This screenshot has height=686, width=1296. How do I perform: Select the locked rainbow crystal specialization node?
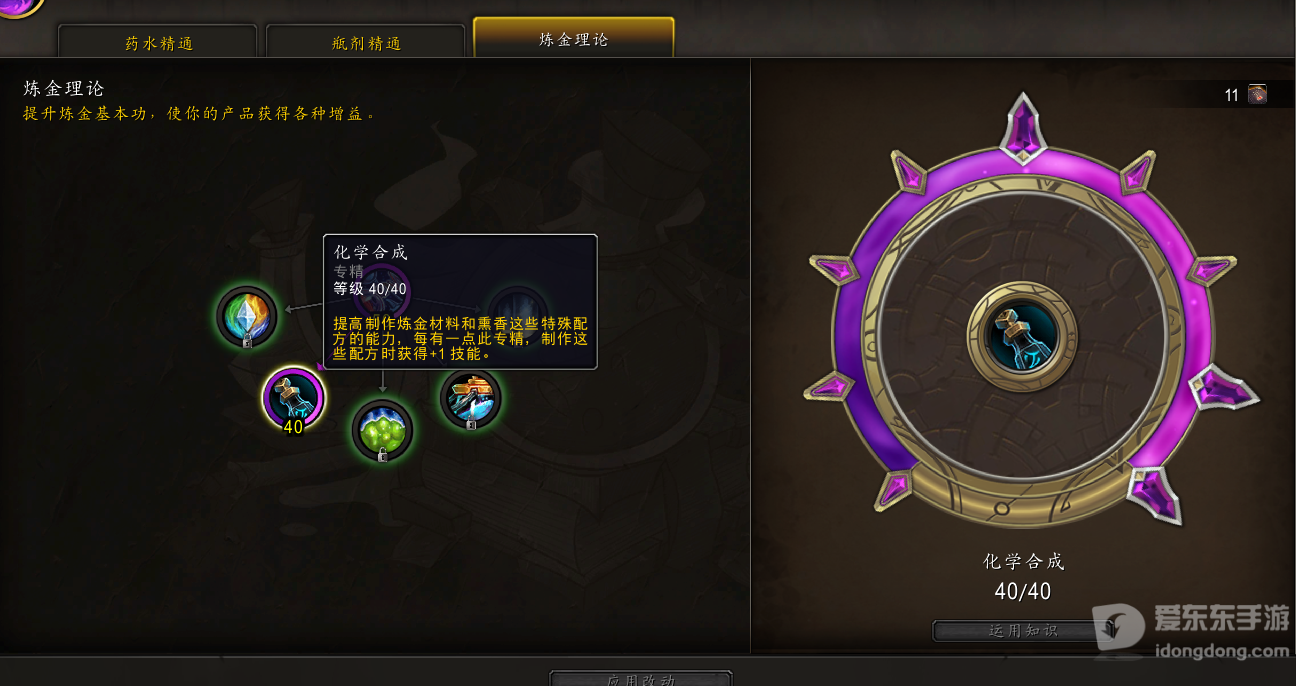247,316
